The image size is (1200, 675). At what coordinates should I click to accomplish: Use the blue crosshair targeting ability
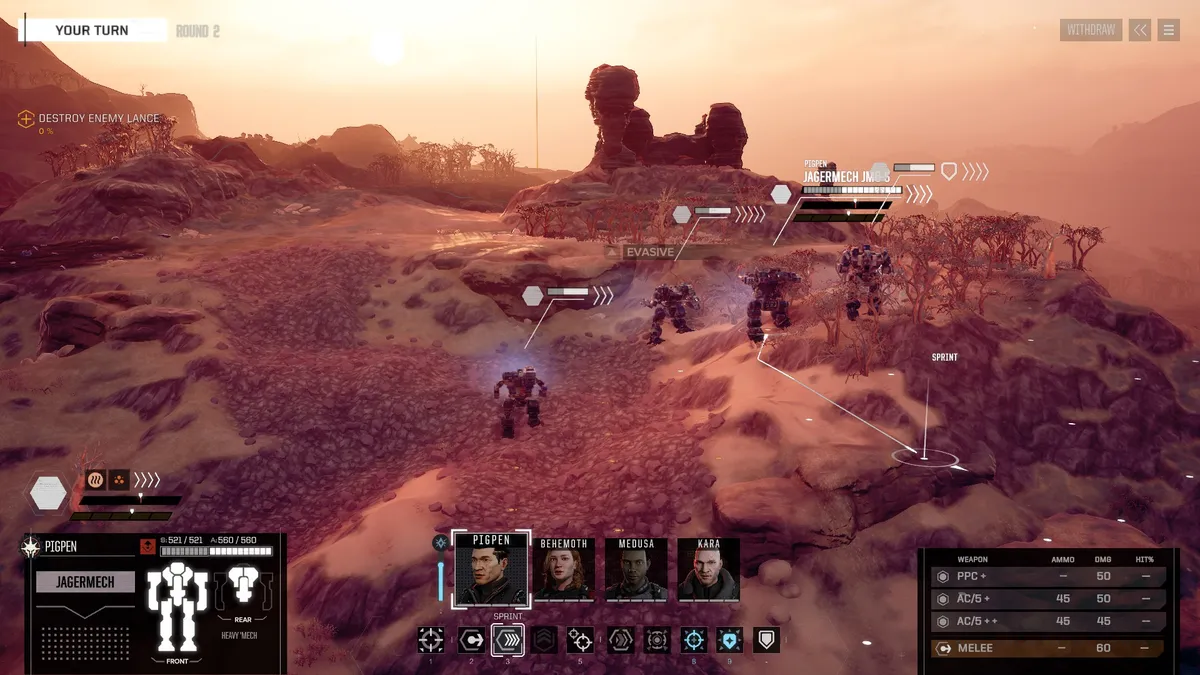point(694,640)
